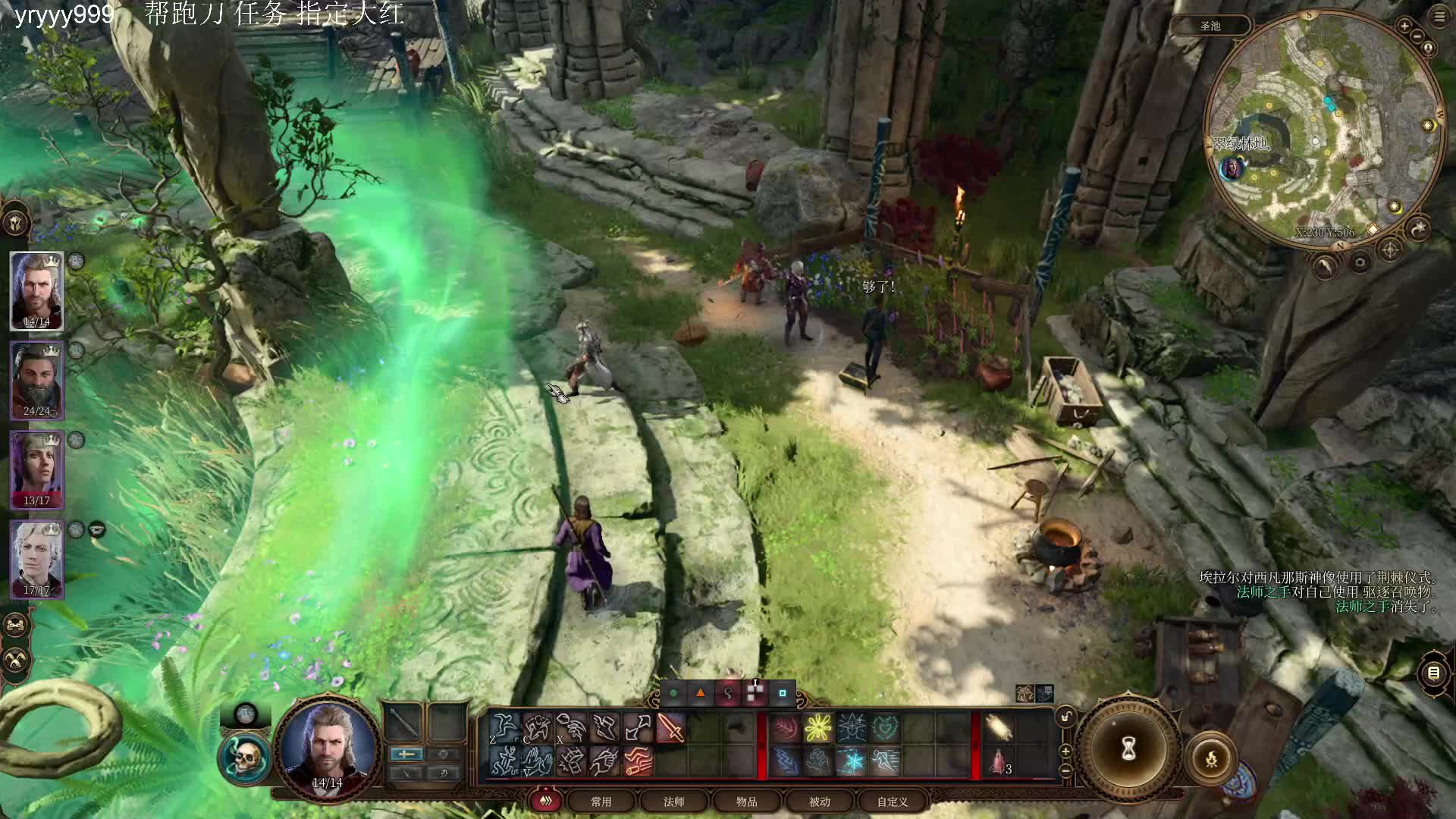
Task: Use the scroll item in hotbar
Action: coord(999,729)
